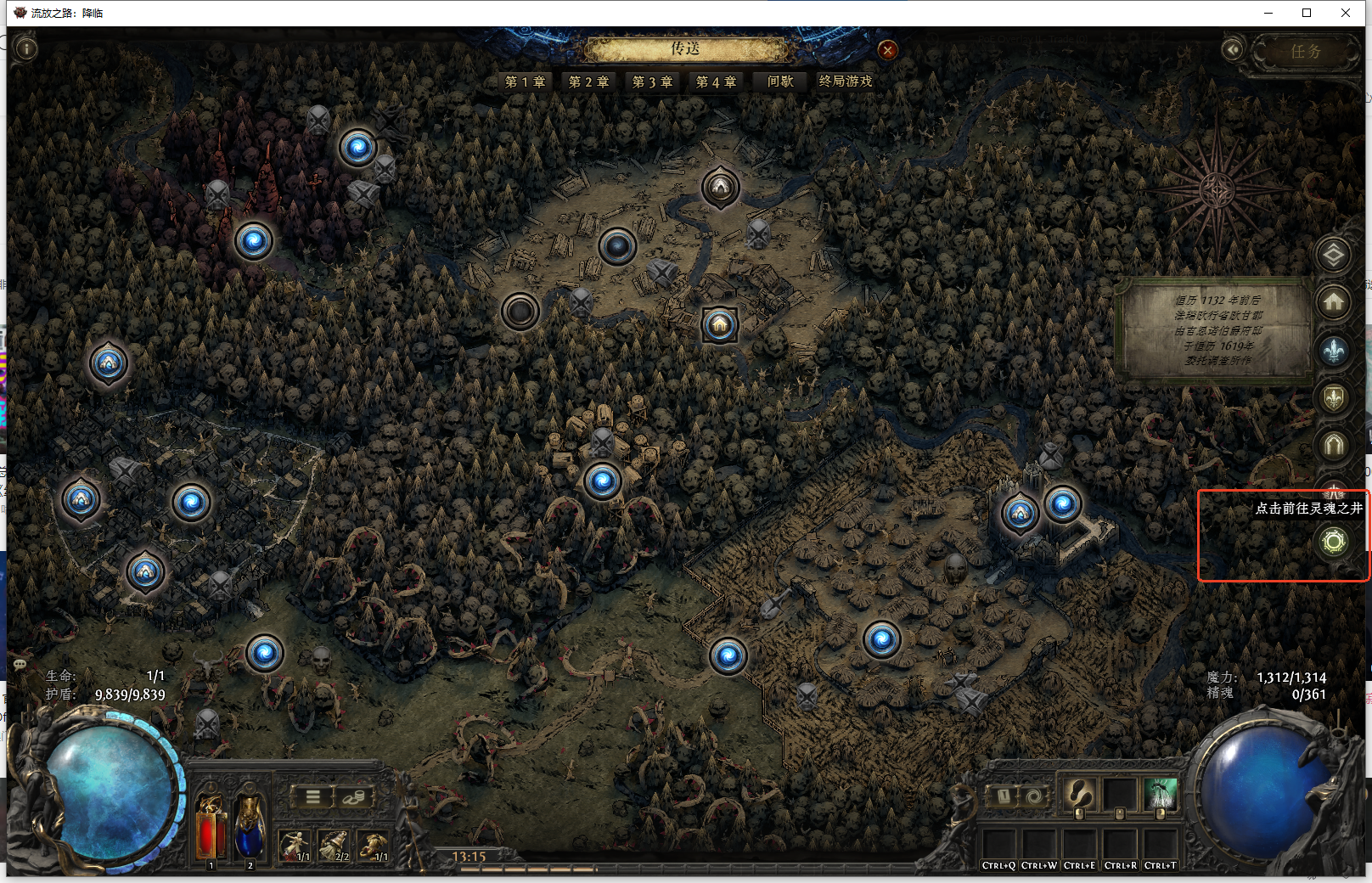1372x883 pixels.
Task: Click the stone archway travel icon
Action: (1334, 444)
